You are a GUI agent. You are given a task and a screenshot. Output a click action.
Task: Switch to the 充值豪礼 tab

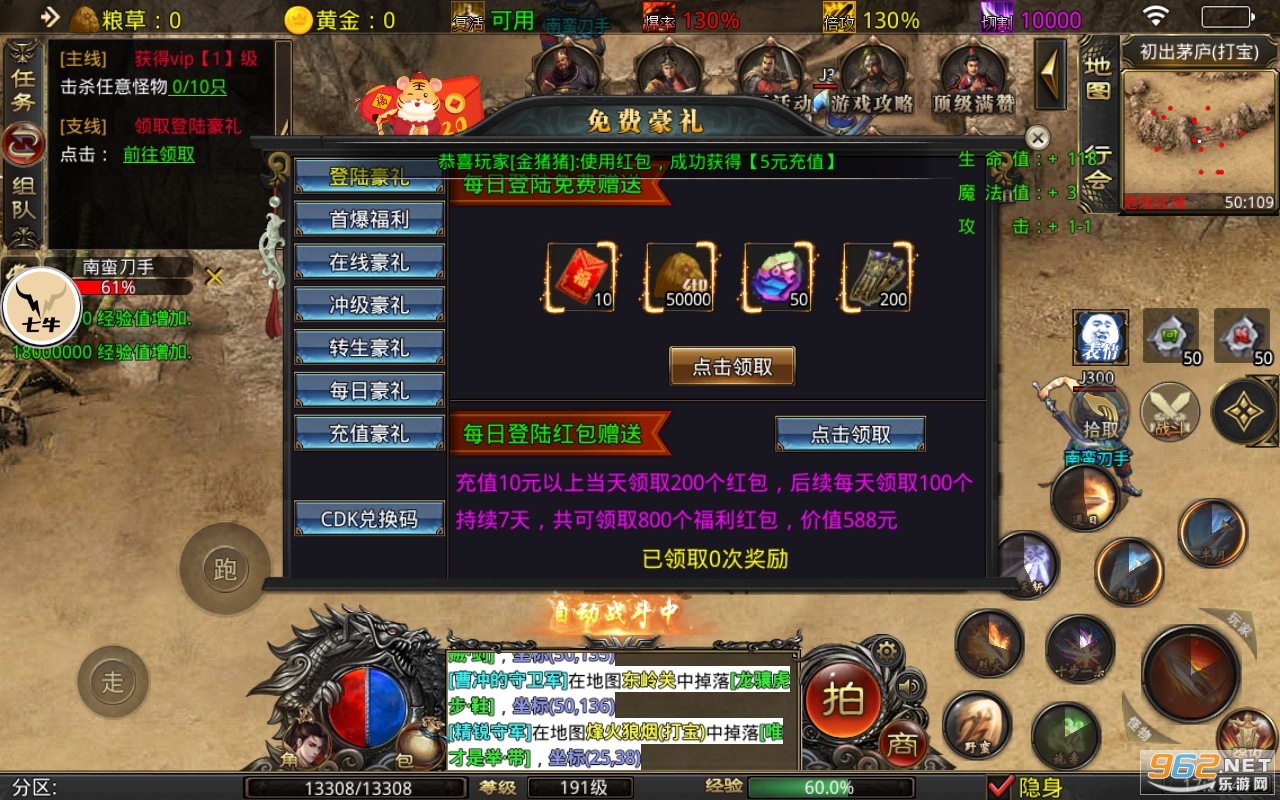369,432
